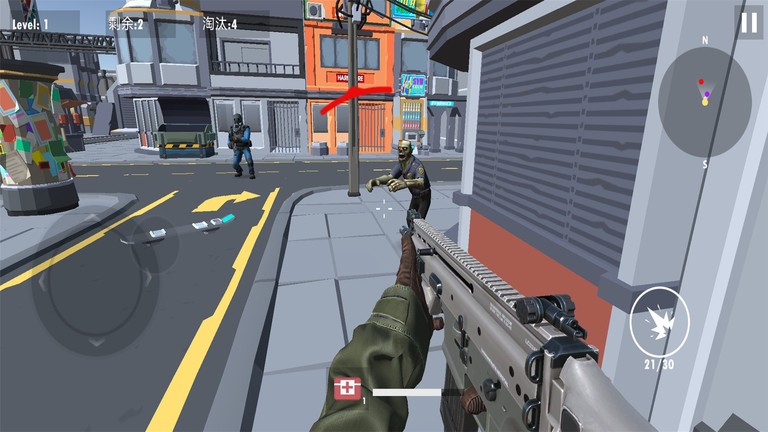Use the red medkit item
This screenshot has height=432, width=768.
[348, 388]
